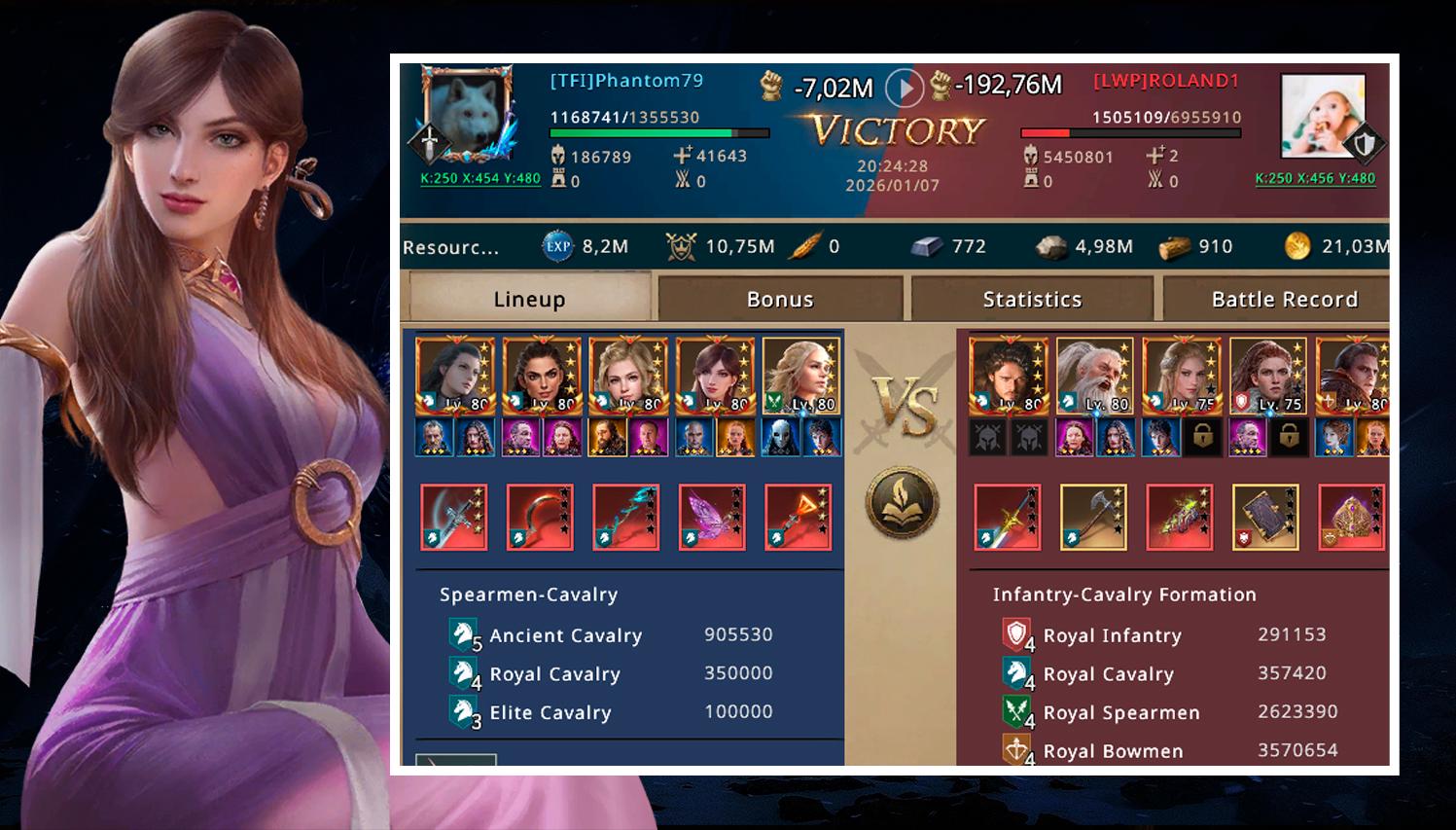View the red curved bow weapon slot
Image resolution: width=1456 pixels, height=830 pixels.
point(540,517)
